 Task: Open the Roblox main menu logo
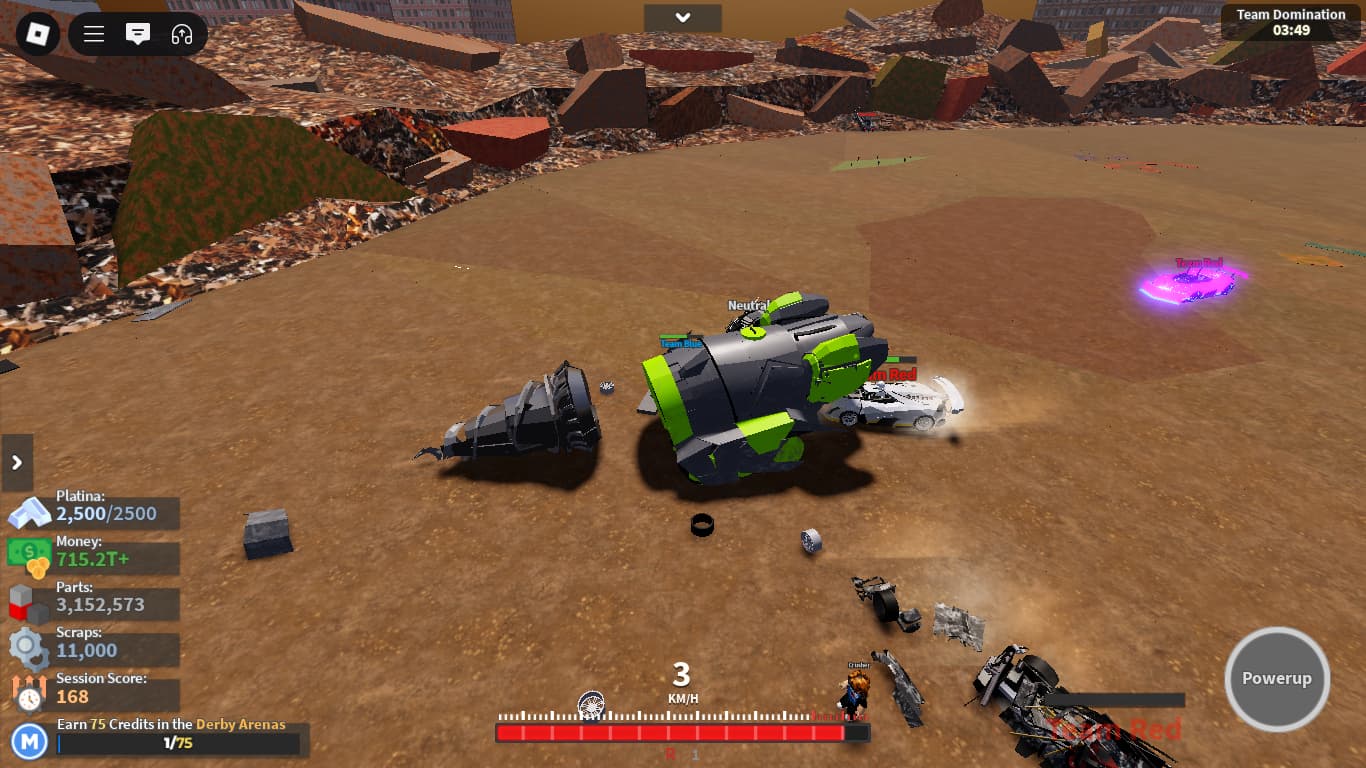click(37, 34)
